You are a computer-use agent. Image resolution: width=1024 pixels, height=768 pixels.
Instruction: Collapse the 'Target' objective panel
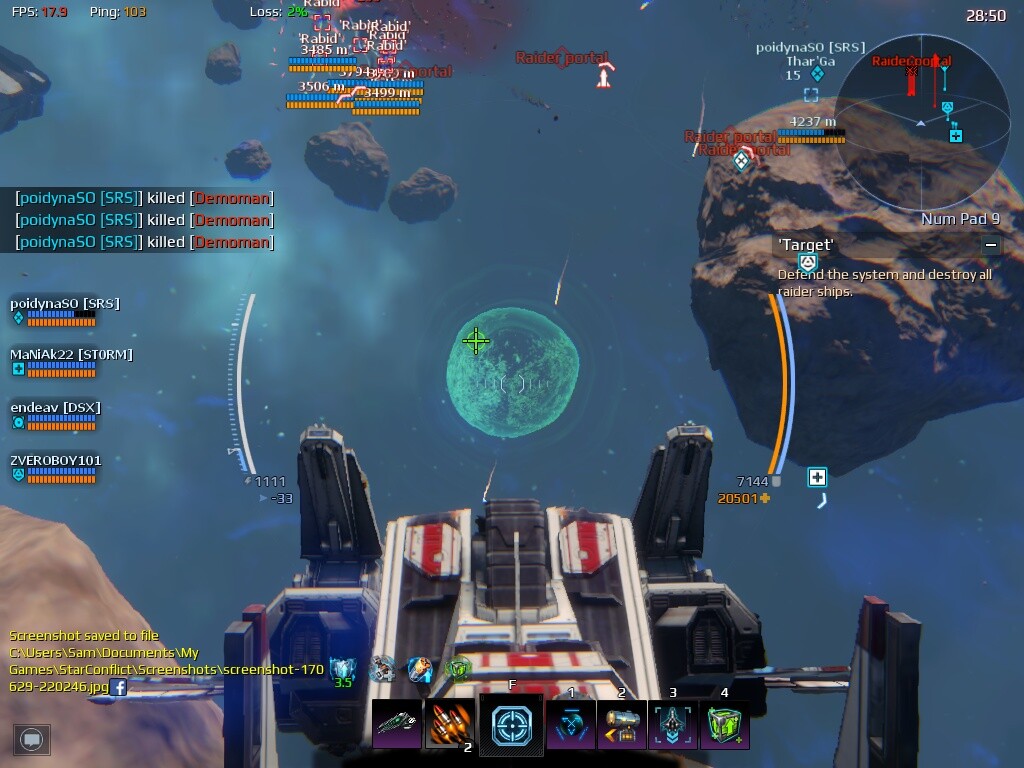[x=990, y=244]
